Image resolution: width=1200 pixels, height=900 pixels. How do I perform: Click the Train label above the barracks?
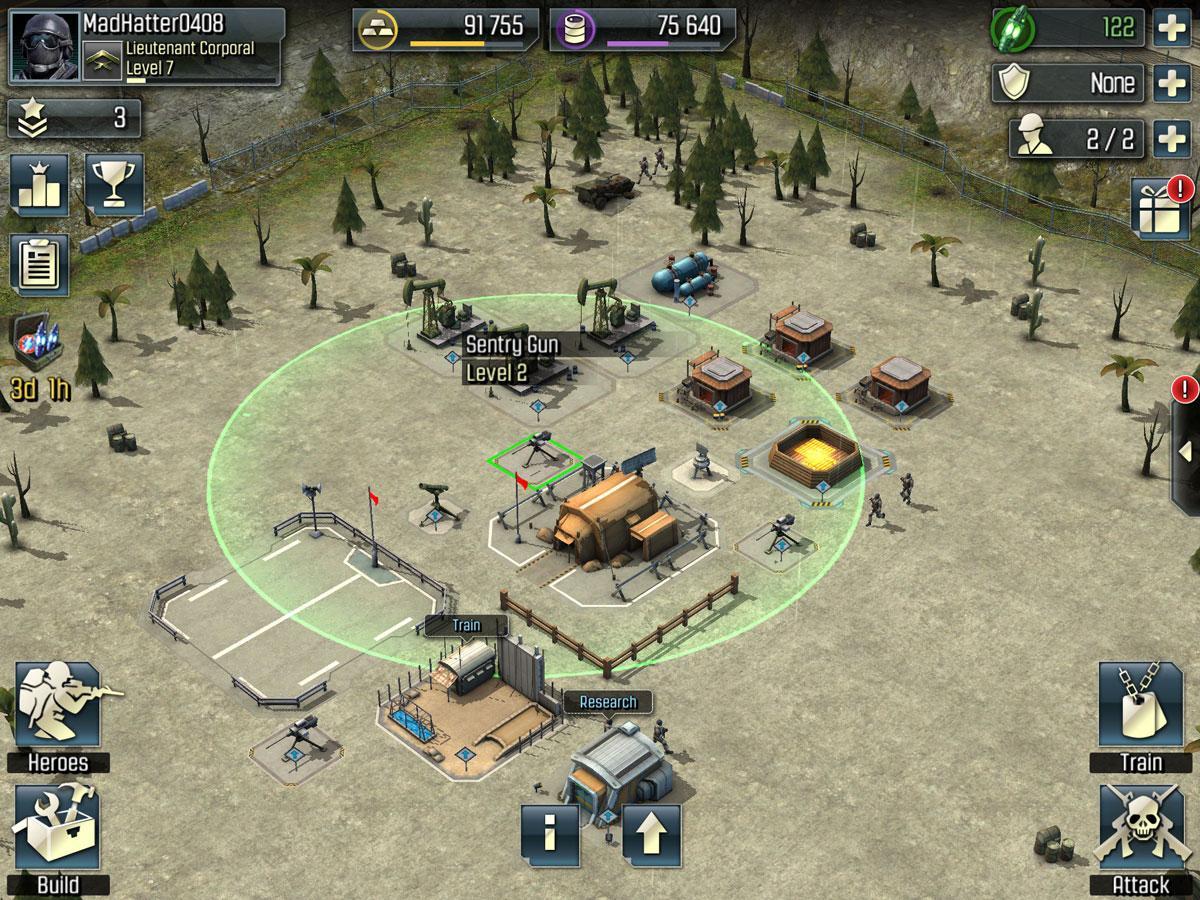(x=466, y=626)
